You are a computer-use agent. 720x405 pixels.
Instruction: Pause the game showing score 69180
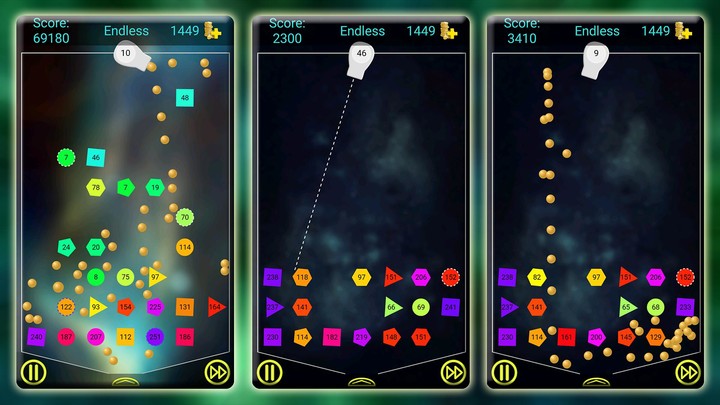(x=33, y=373)
